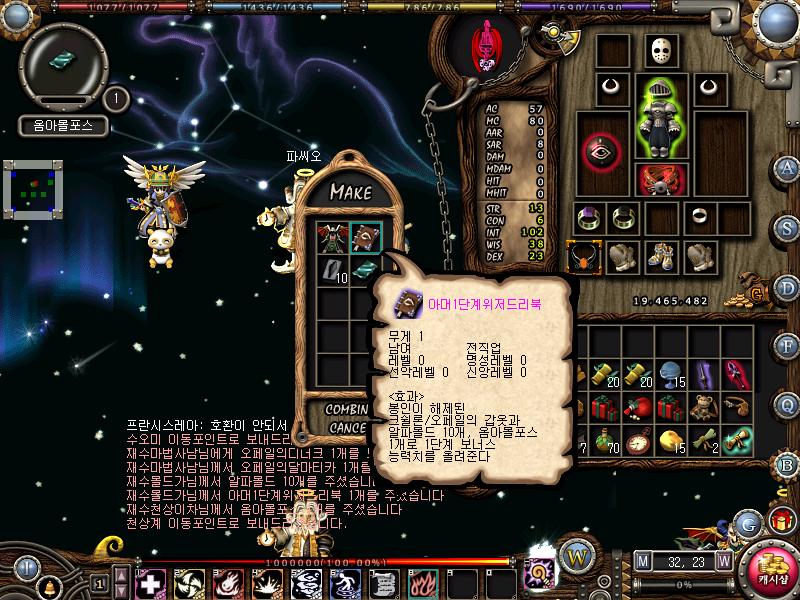The height and width of the screenshot is (600, 800).
Task: Activate the white cross heal skill
Action: click(150, 581)
